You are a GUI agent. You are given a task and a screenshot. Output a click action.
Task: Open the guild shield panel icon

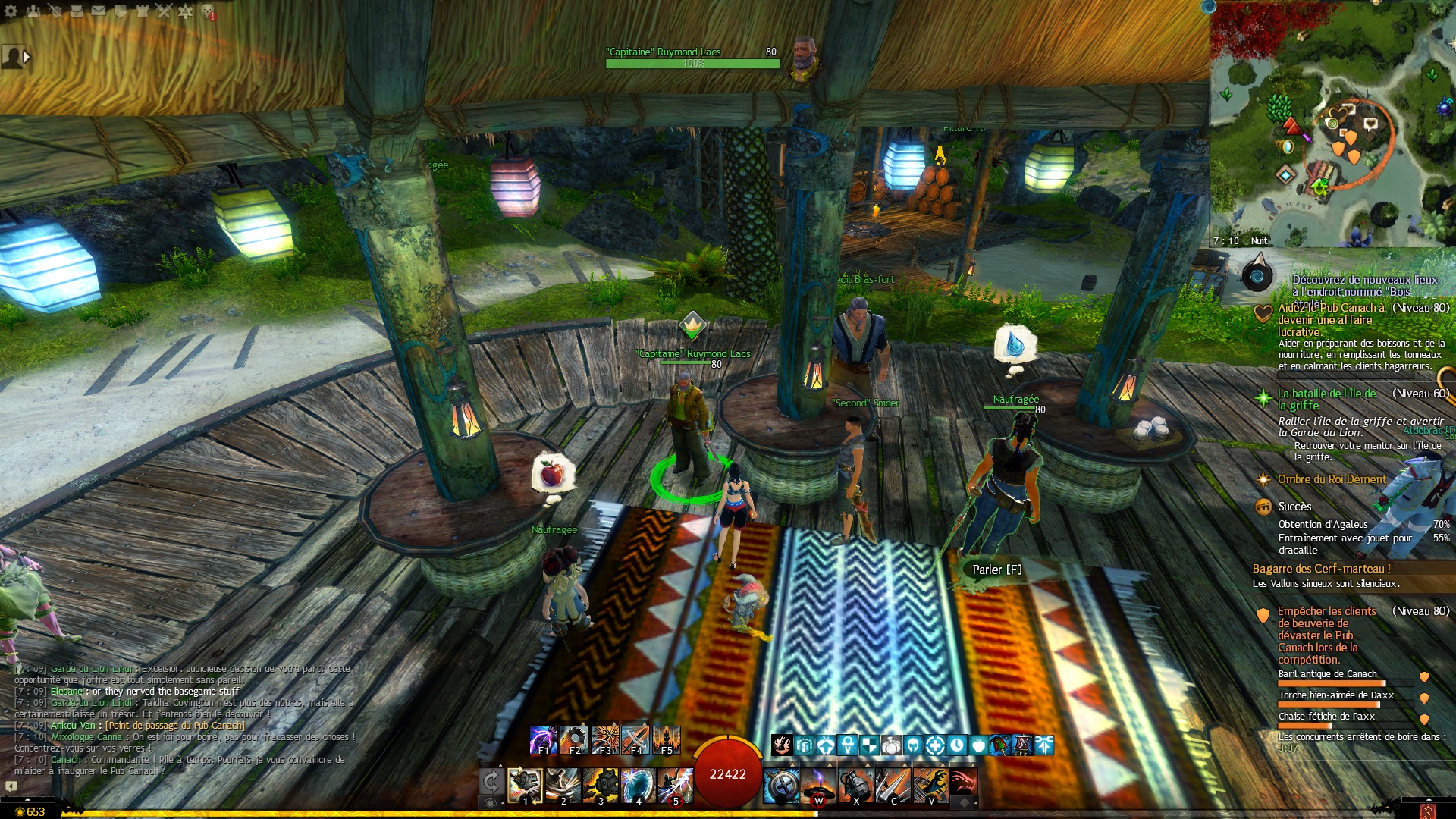tap(121, 11)
